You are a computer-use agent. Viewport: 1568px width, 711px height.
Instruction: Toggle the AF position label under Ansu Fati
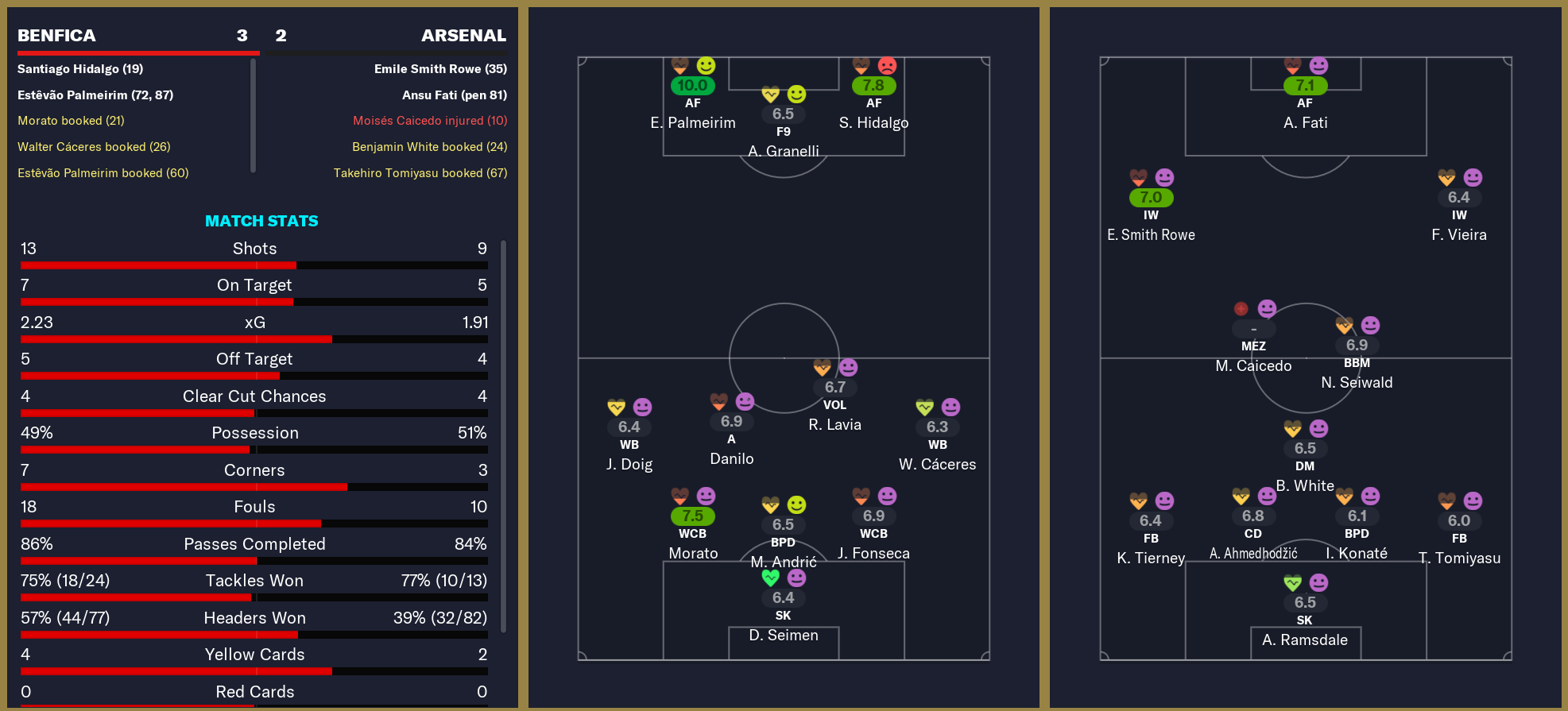pyautogui.click(x=1304, y=102)
